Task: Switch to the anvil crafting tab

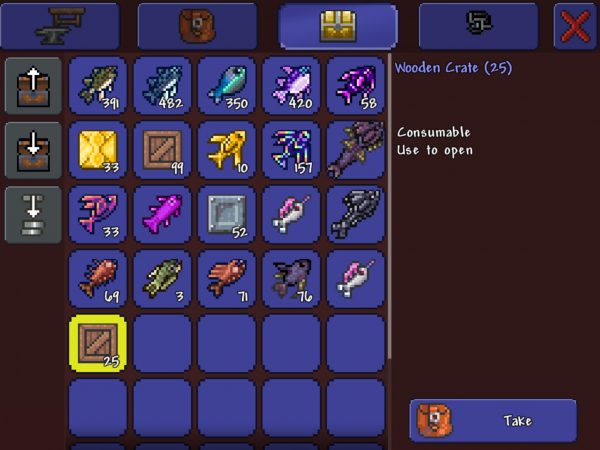Action: click(60, 26)
